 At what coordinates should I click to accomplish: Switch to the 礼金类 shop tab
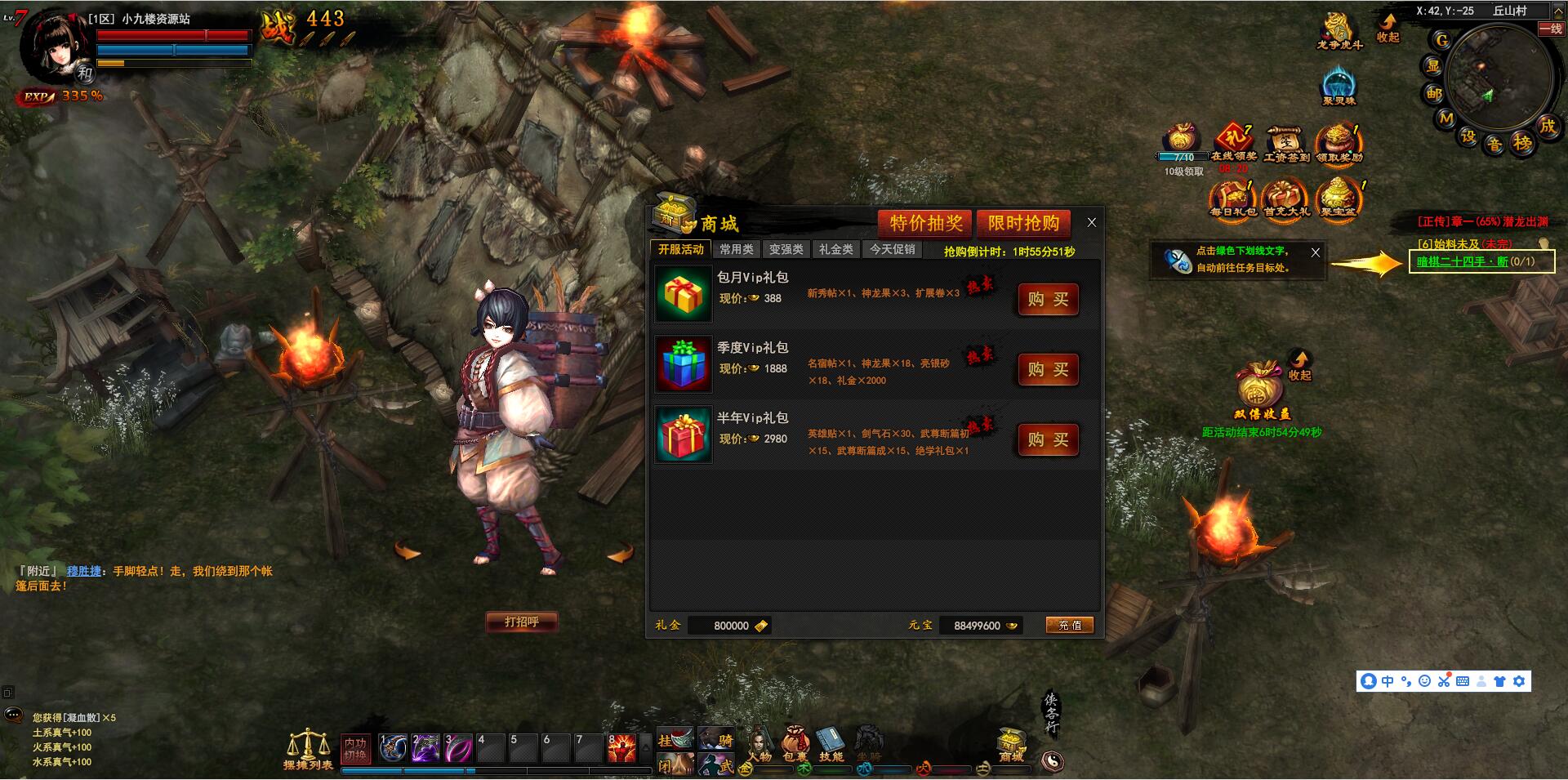pyautogui.click(x=835, y=249)
